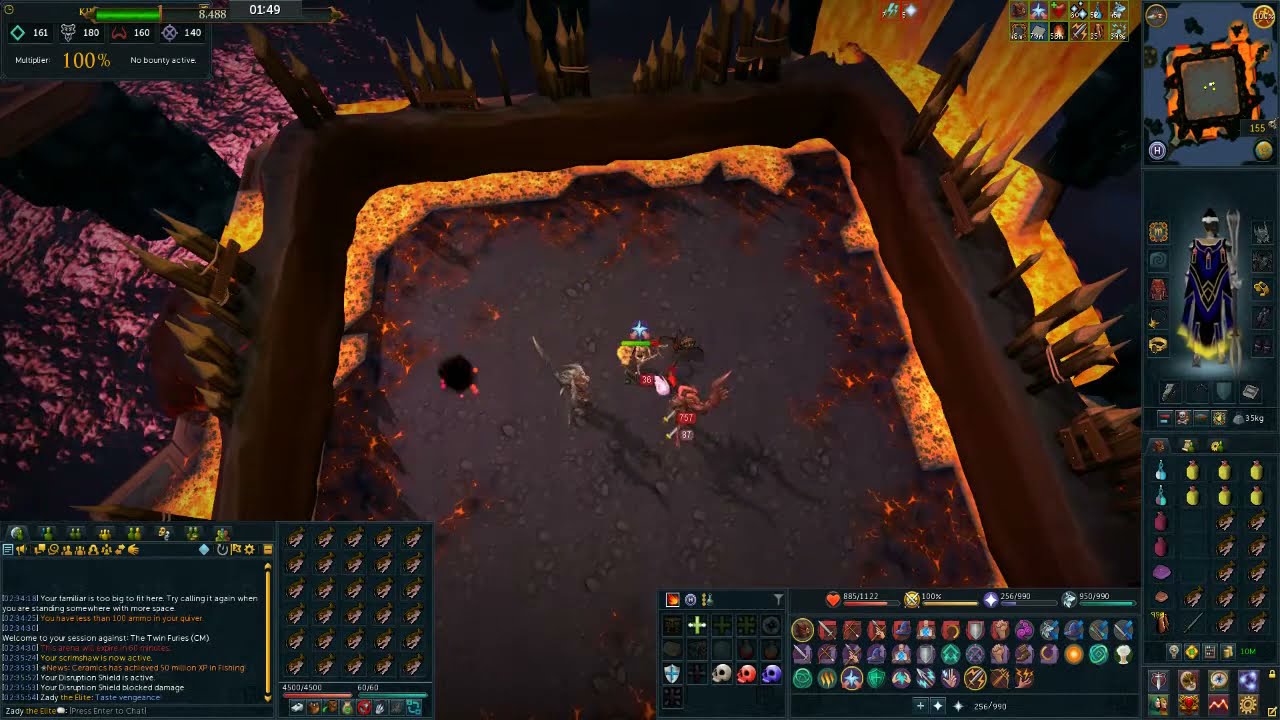
Task: Open the world map globe button
Action: [x=1264, y=151]
